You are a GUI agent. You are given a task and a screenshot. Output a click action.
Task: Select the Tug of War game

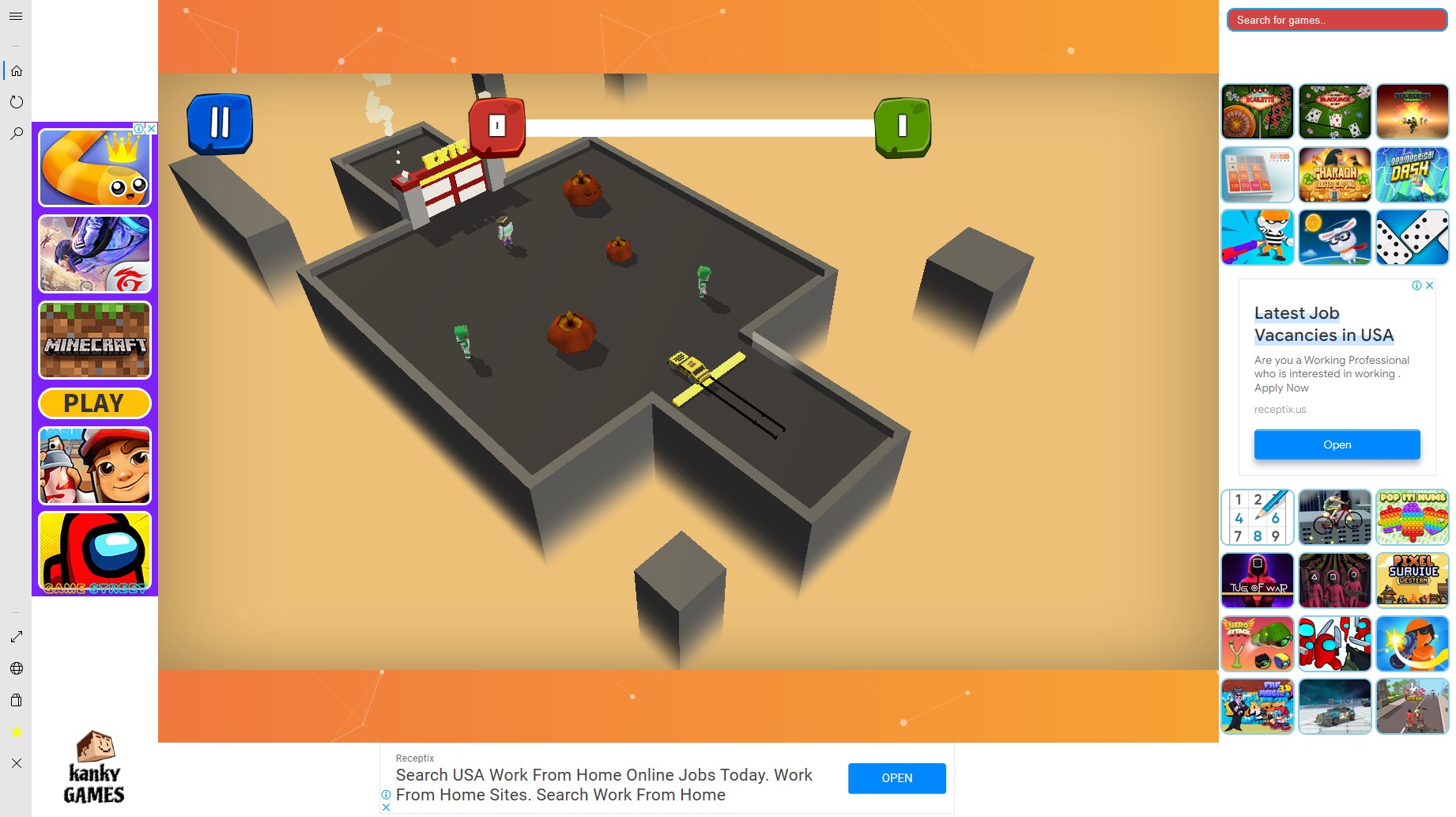(x=1257, y=581)
